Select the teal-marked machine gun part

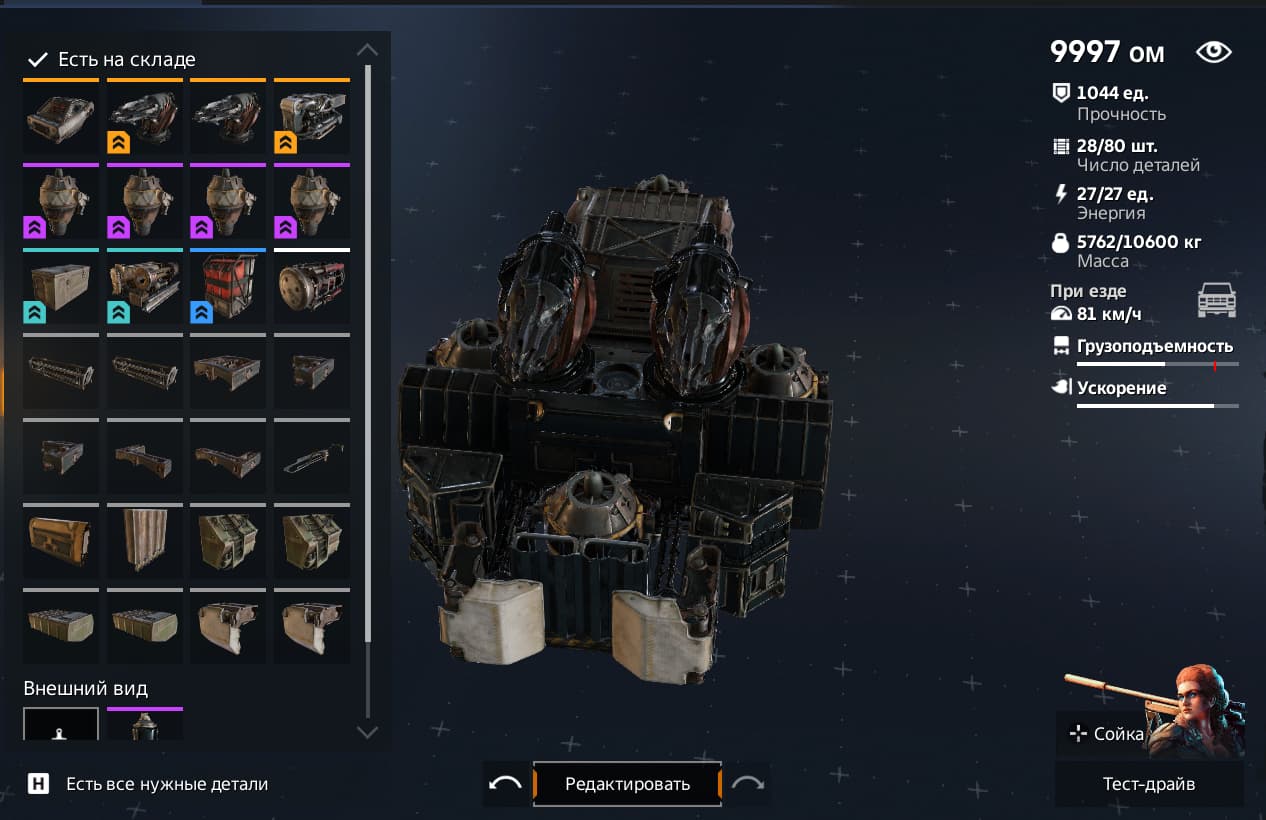point(145,286)
